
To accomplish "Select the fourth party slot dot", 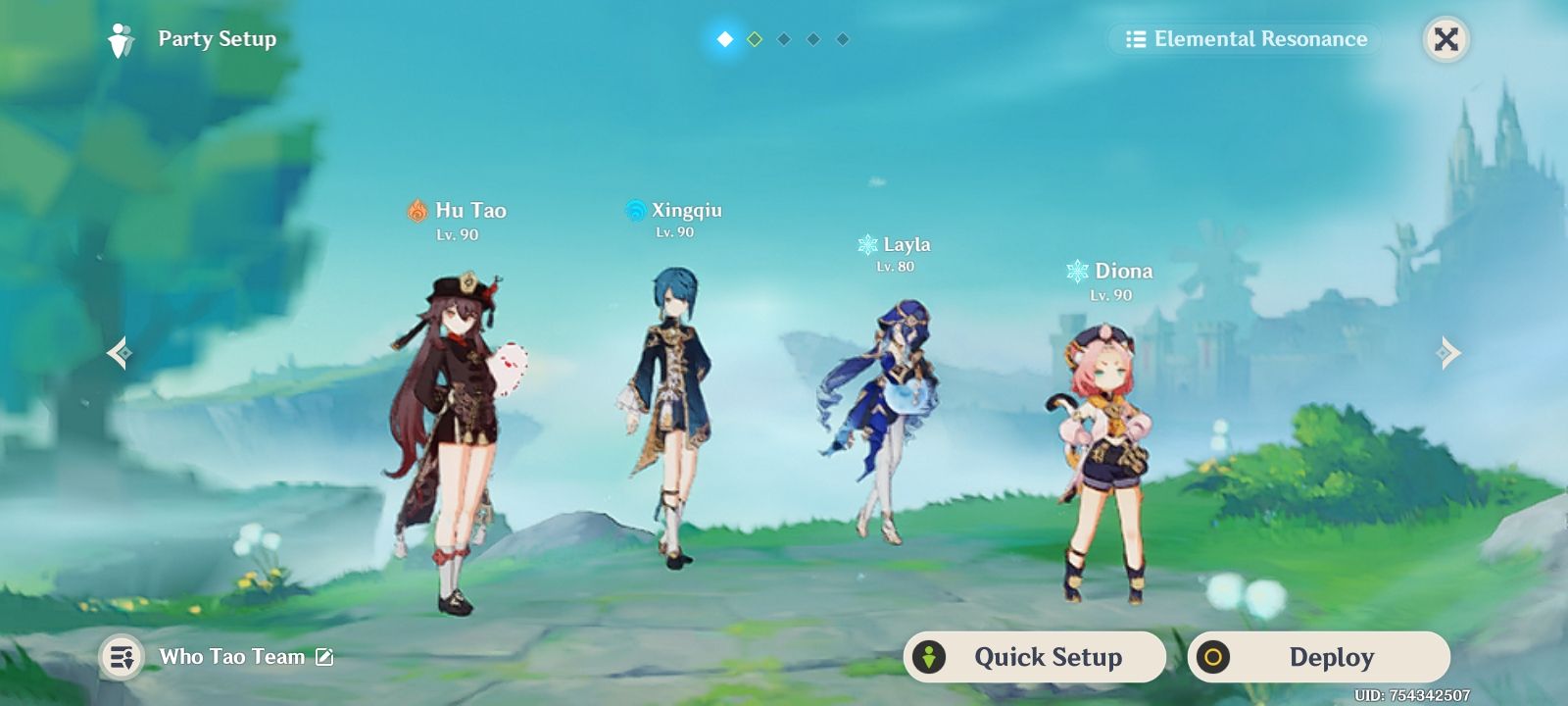I will [x=811, y=39].
